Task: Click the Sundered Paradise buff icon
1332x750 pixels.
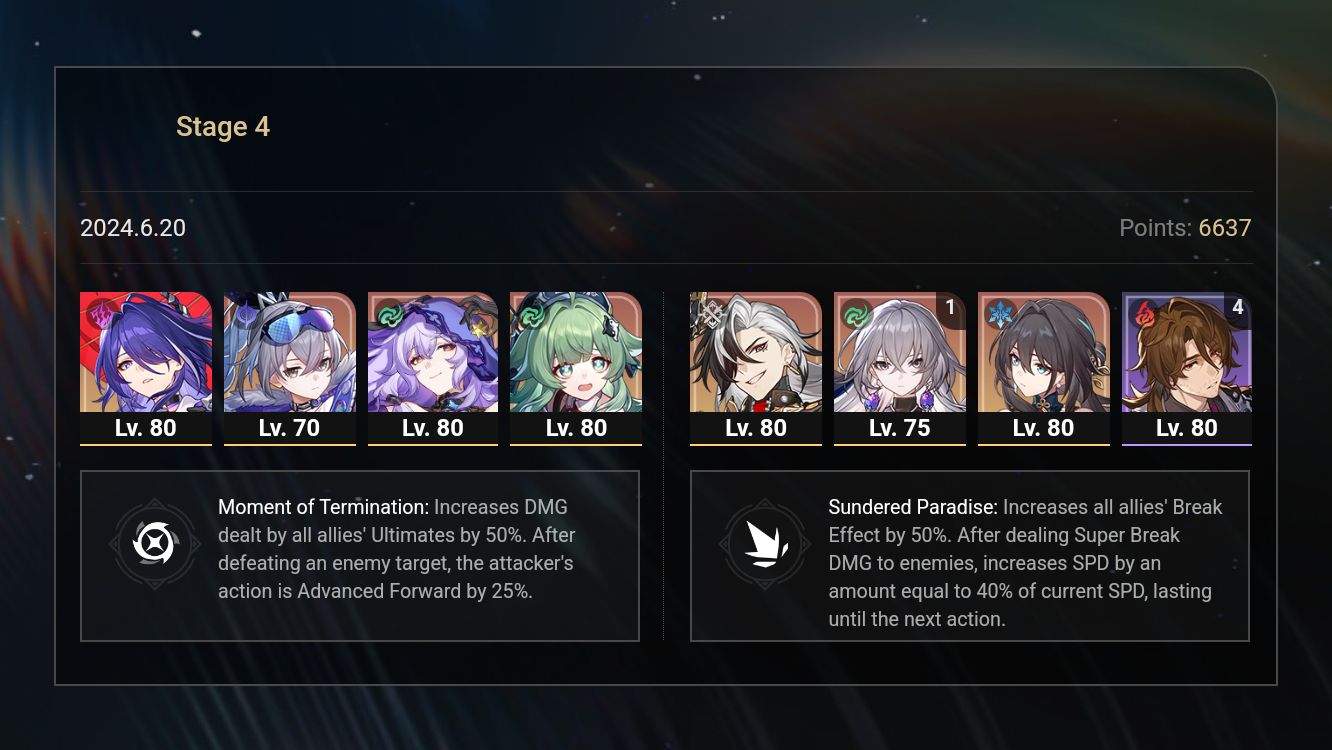Action: [x=765, y=545]
